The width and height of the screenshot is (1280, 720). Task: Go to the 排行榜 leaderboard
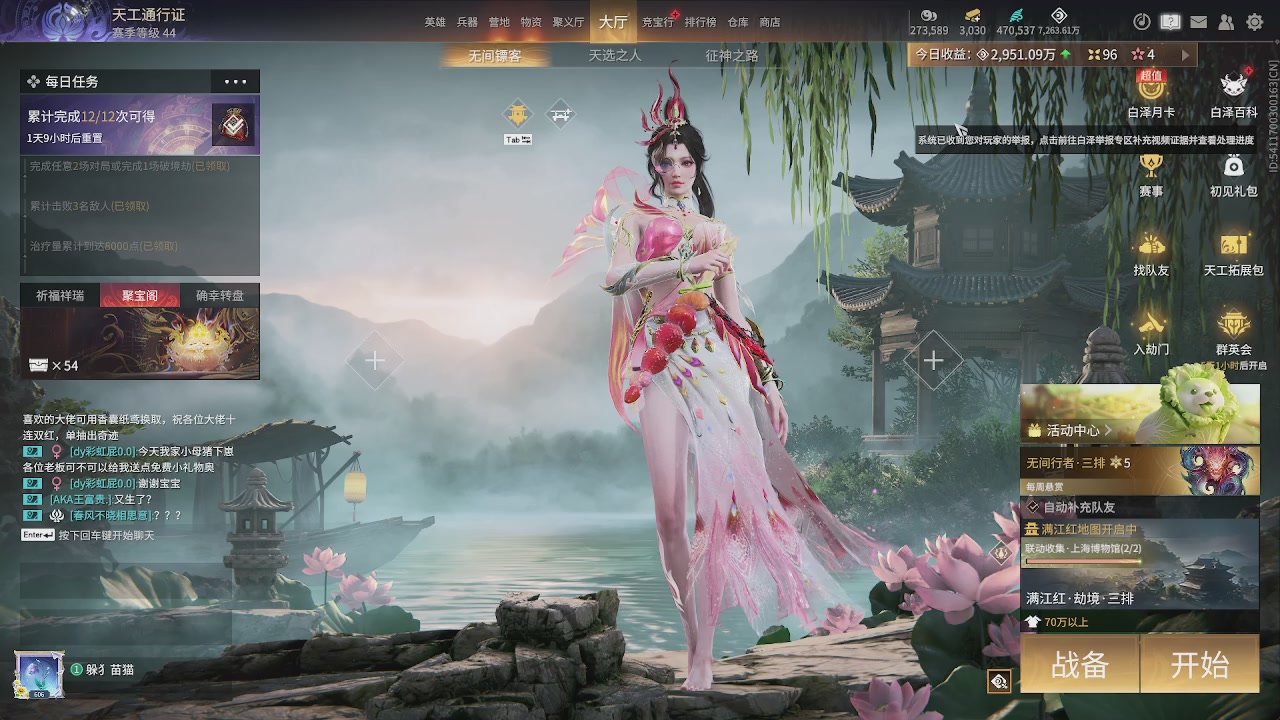tap(700, 22)
